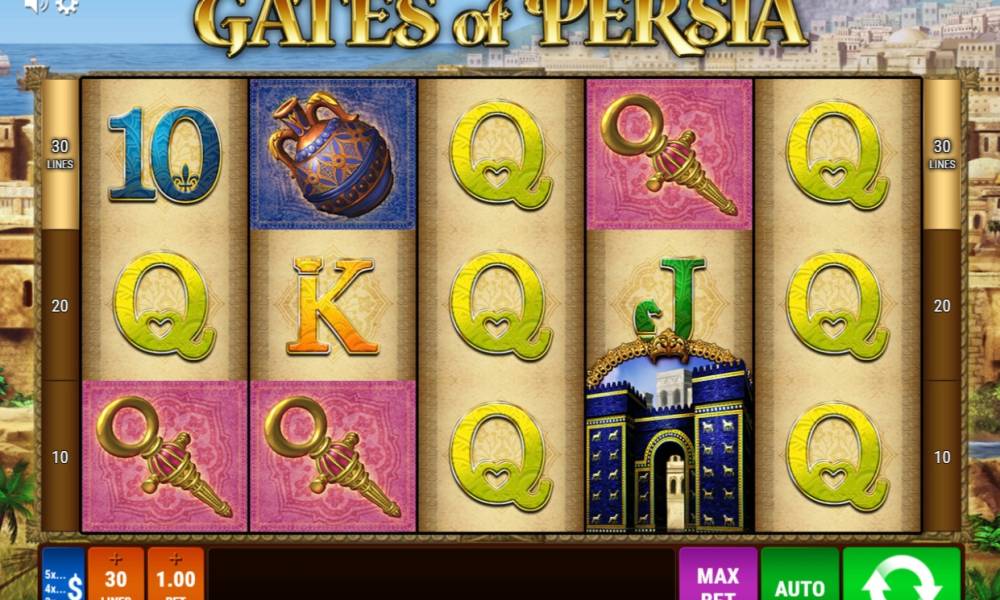Open the gear settings icon
Screen dimensions: 1000x600
(67, 6)
